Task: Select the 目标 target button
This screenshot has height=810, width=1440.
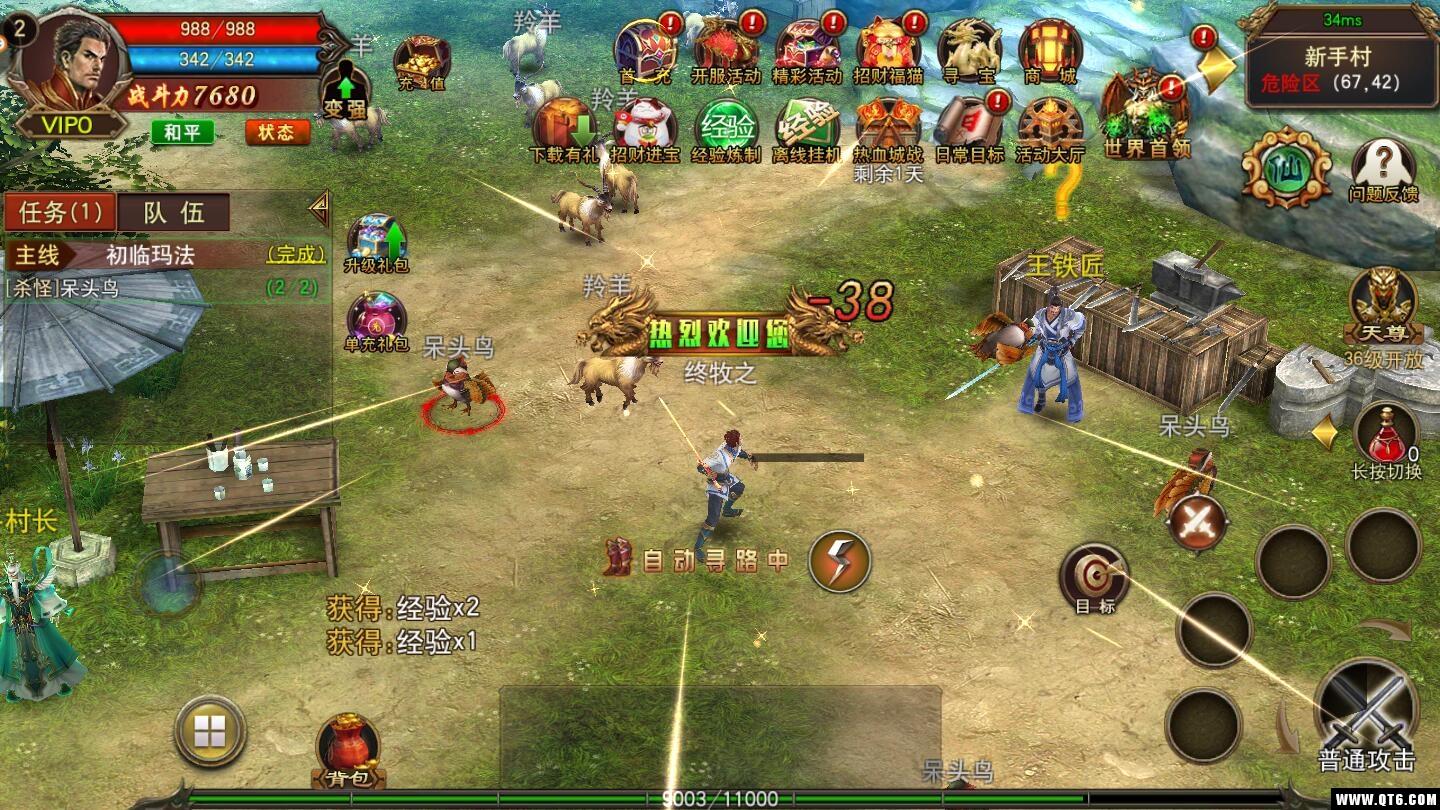Action: click(x=1094, y=577)
